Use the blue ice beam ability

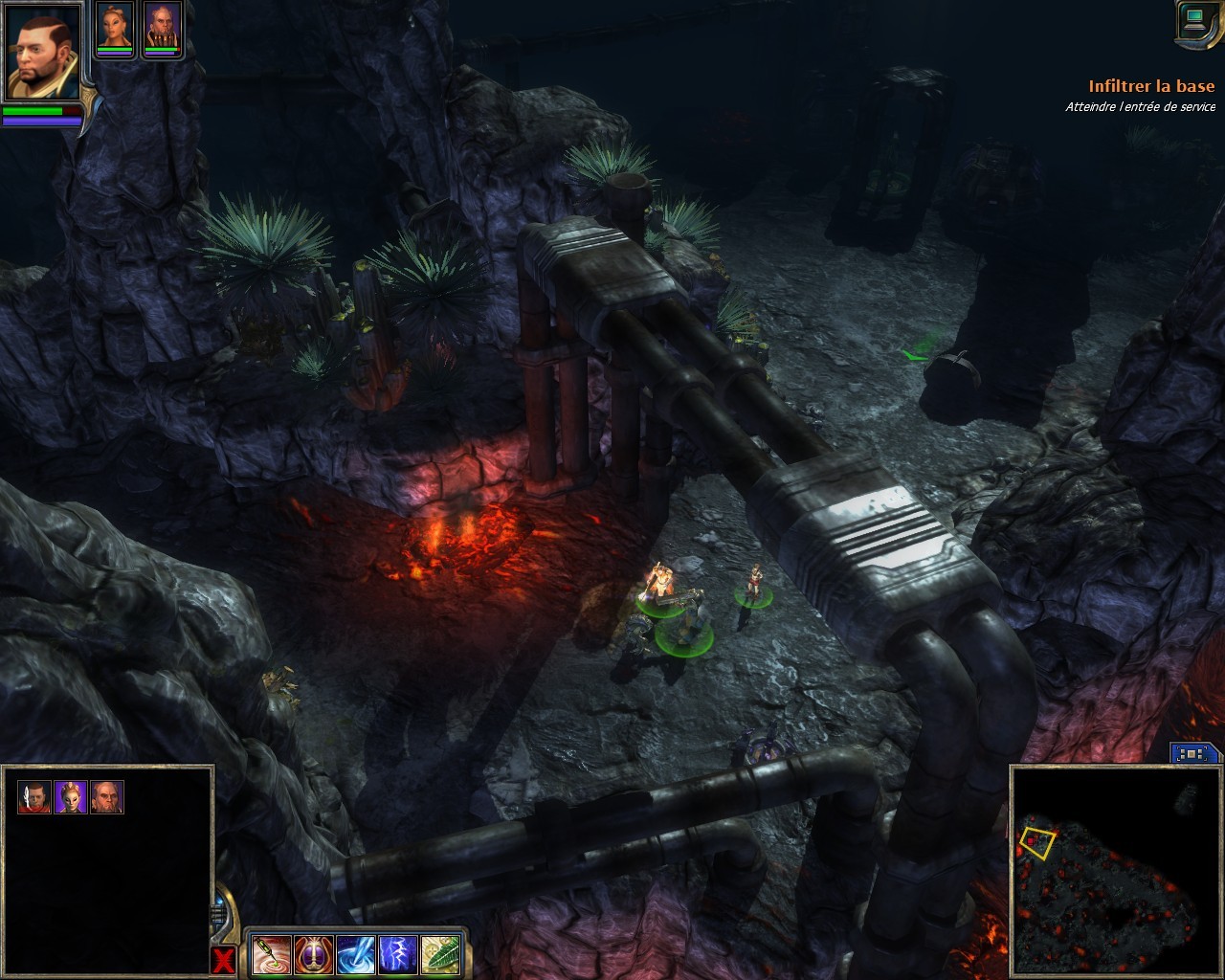coord(354,954)
